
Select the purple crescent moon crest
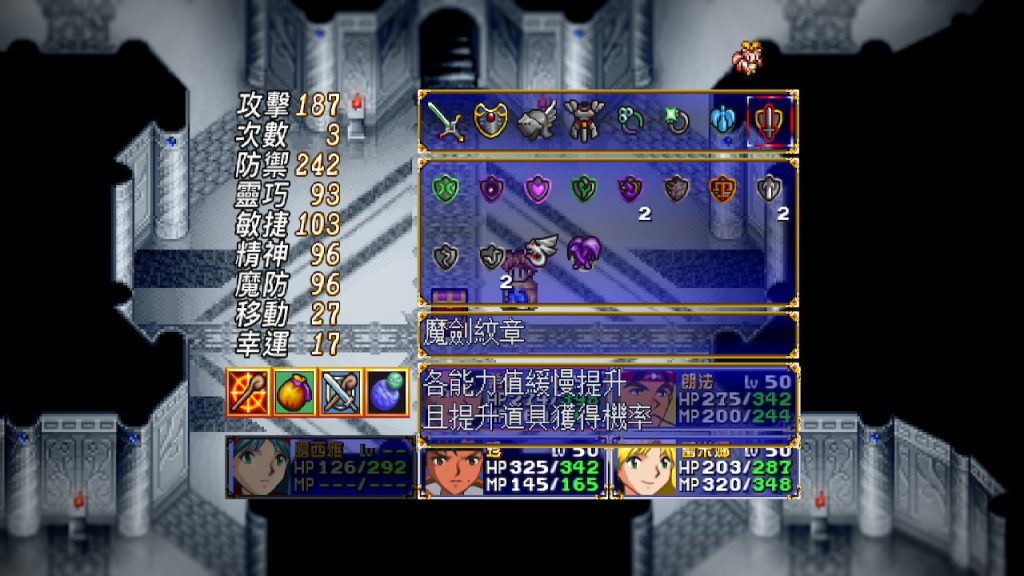coord(630,188)
